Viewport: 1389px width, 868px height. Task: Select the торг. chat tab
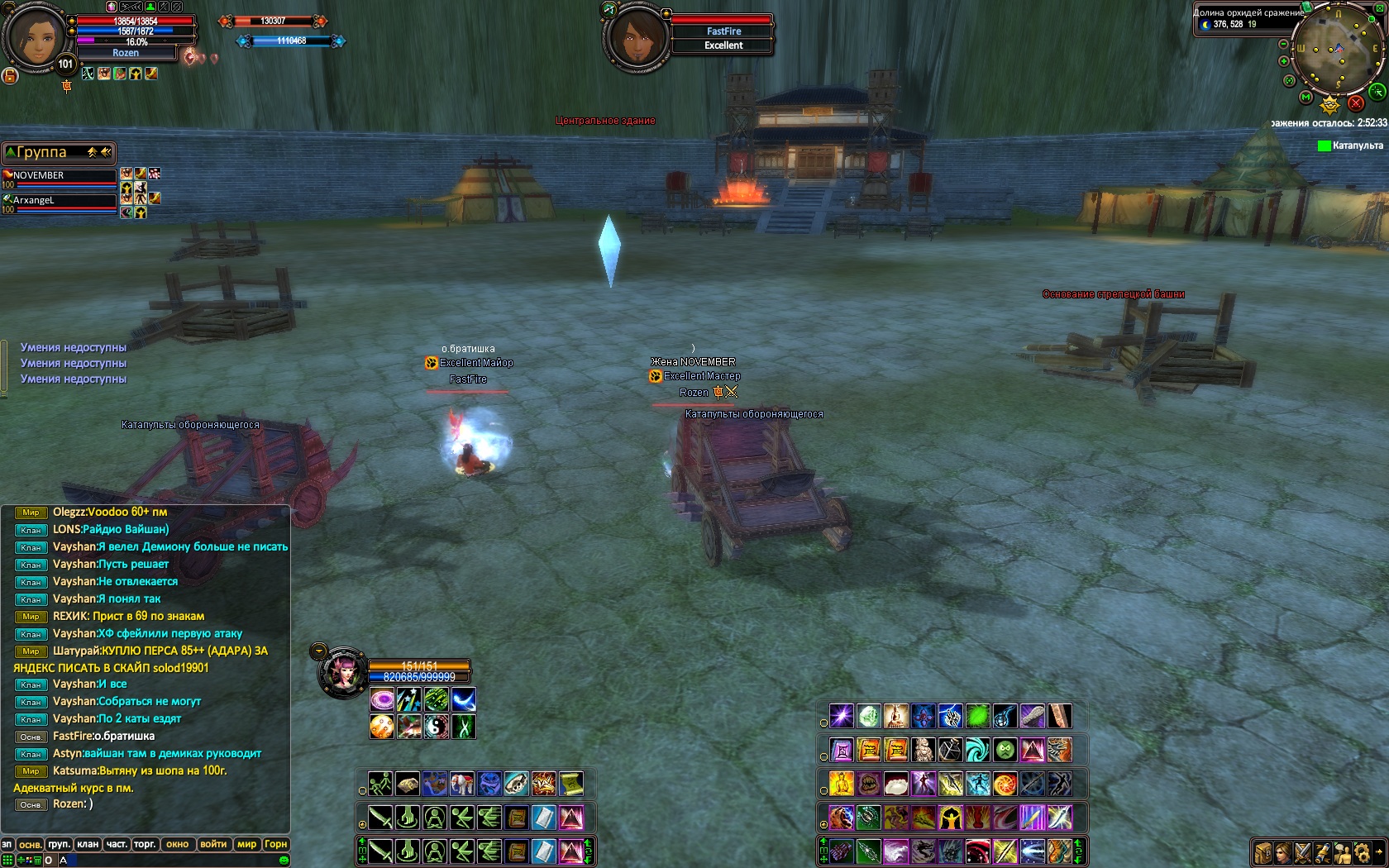pos(145,844)
